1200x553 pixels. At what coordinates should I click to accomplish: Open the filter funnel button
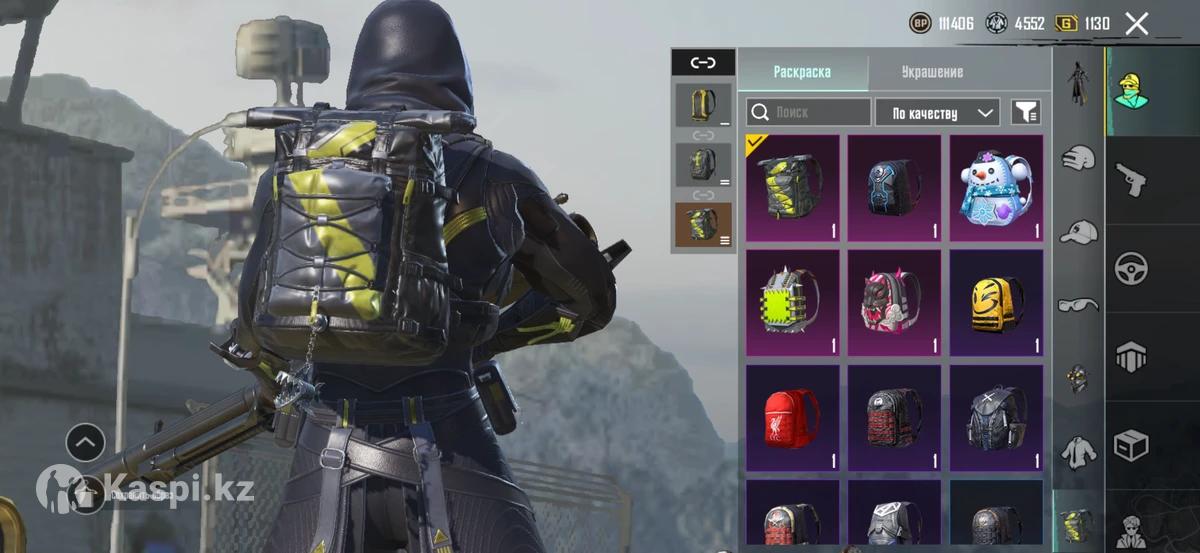tap(1025, 112)
